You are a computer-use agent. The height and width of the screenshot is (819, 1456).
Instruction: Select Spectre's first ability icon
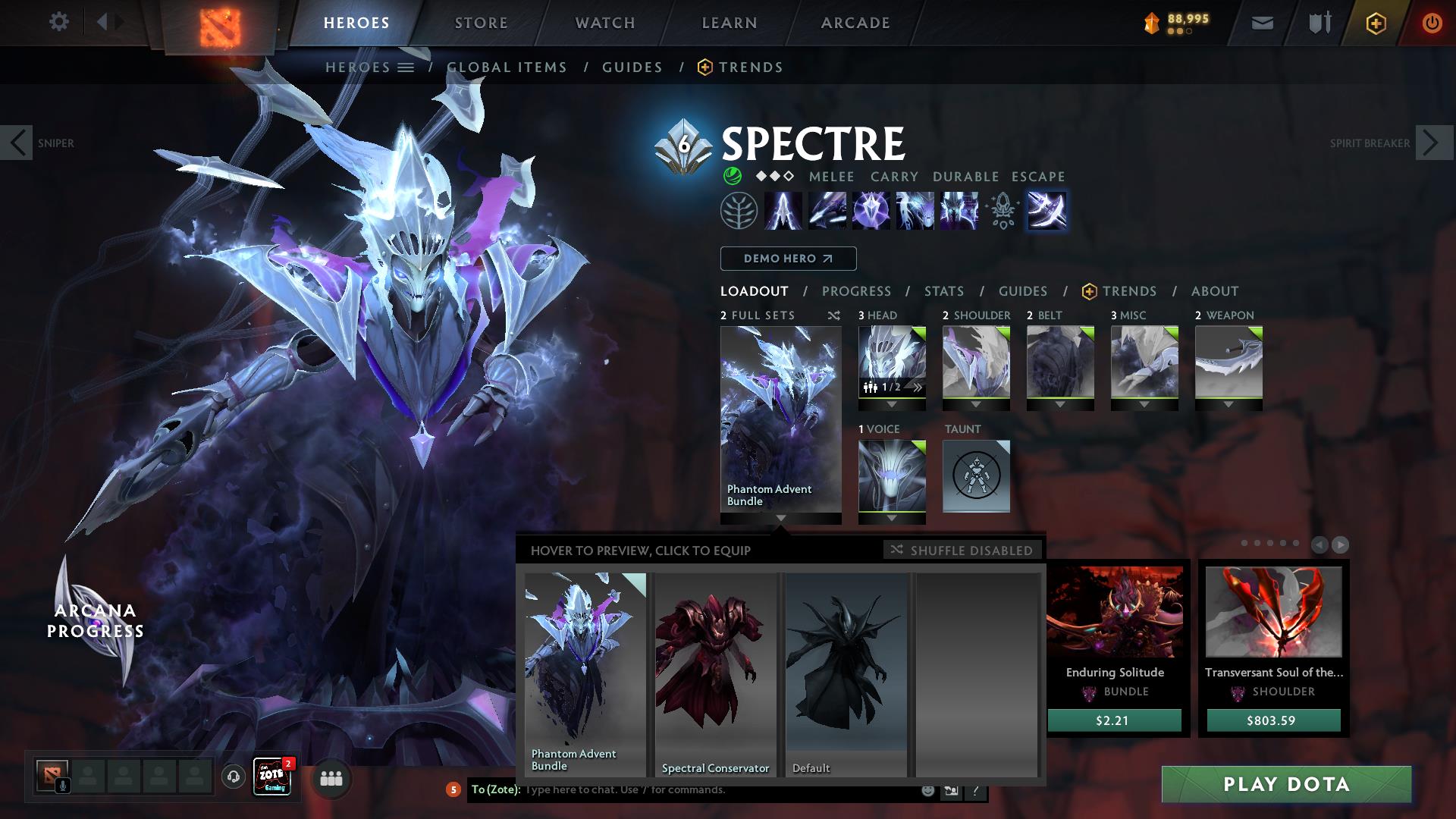coord(782,211)
